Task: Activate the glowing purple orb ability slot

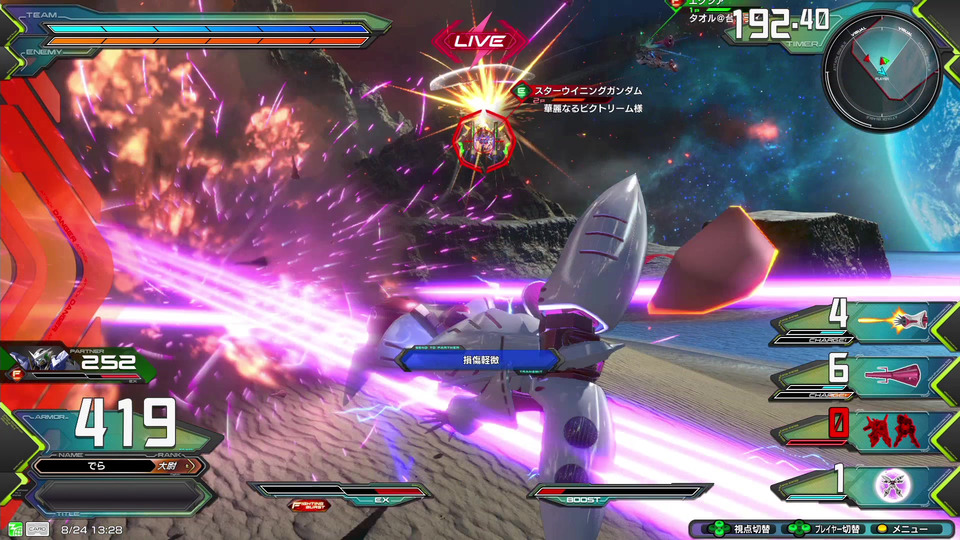Action: click(890, 485)
